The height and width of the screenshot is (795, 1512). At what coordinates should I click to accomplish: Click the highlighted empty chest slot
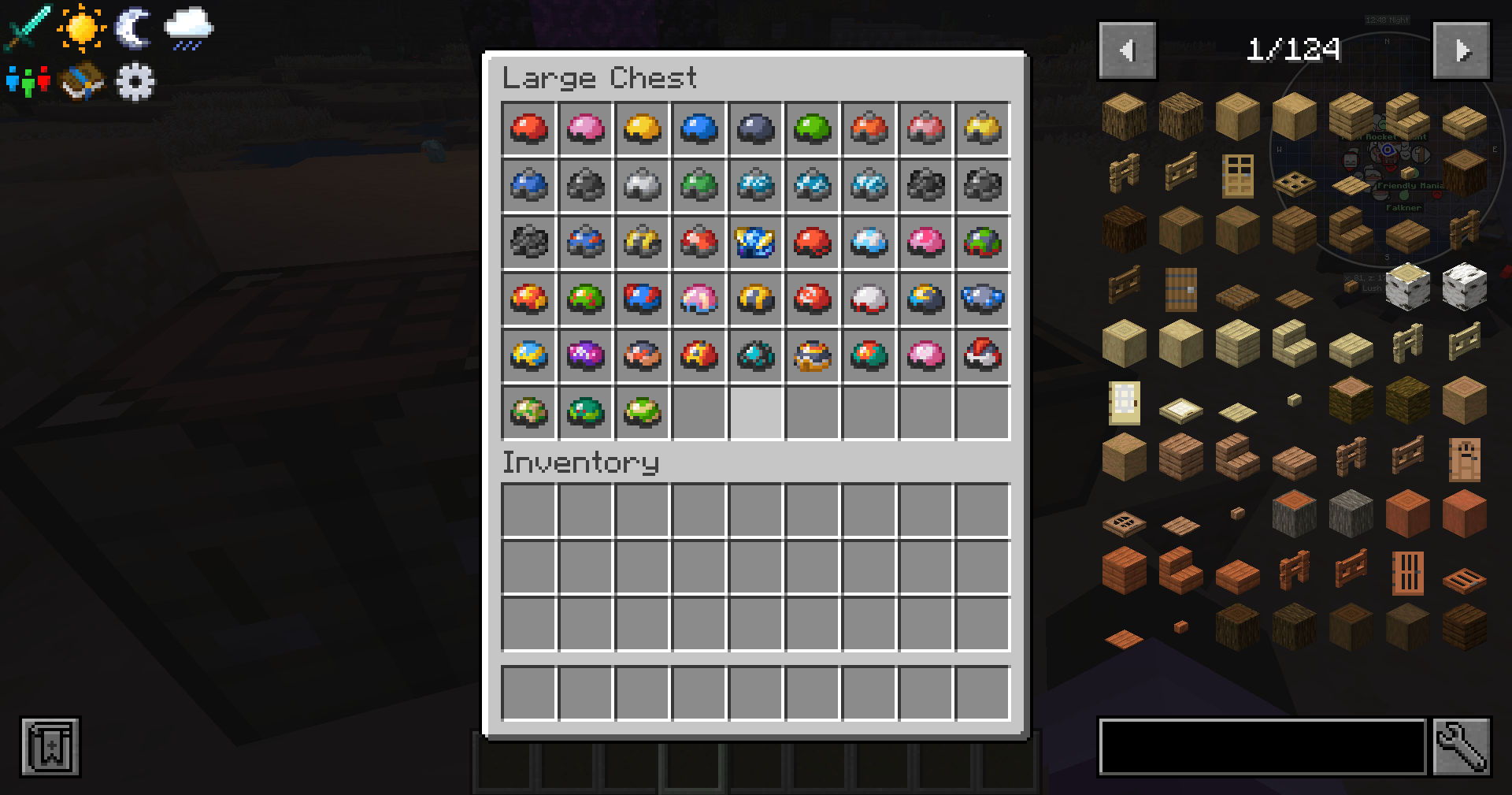point(756,413)
